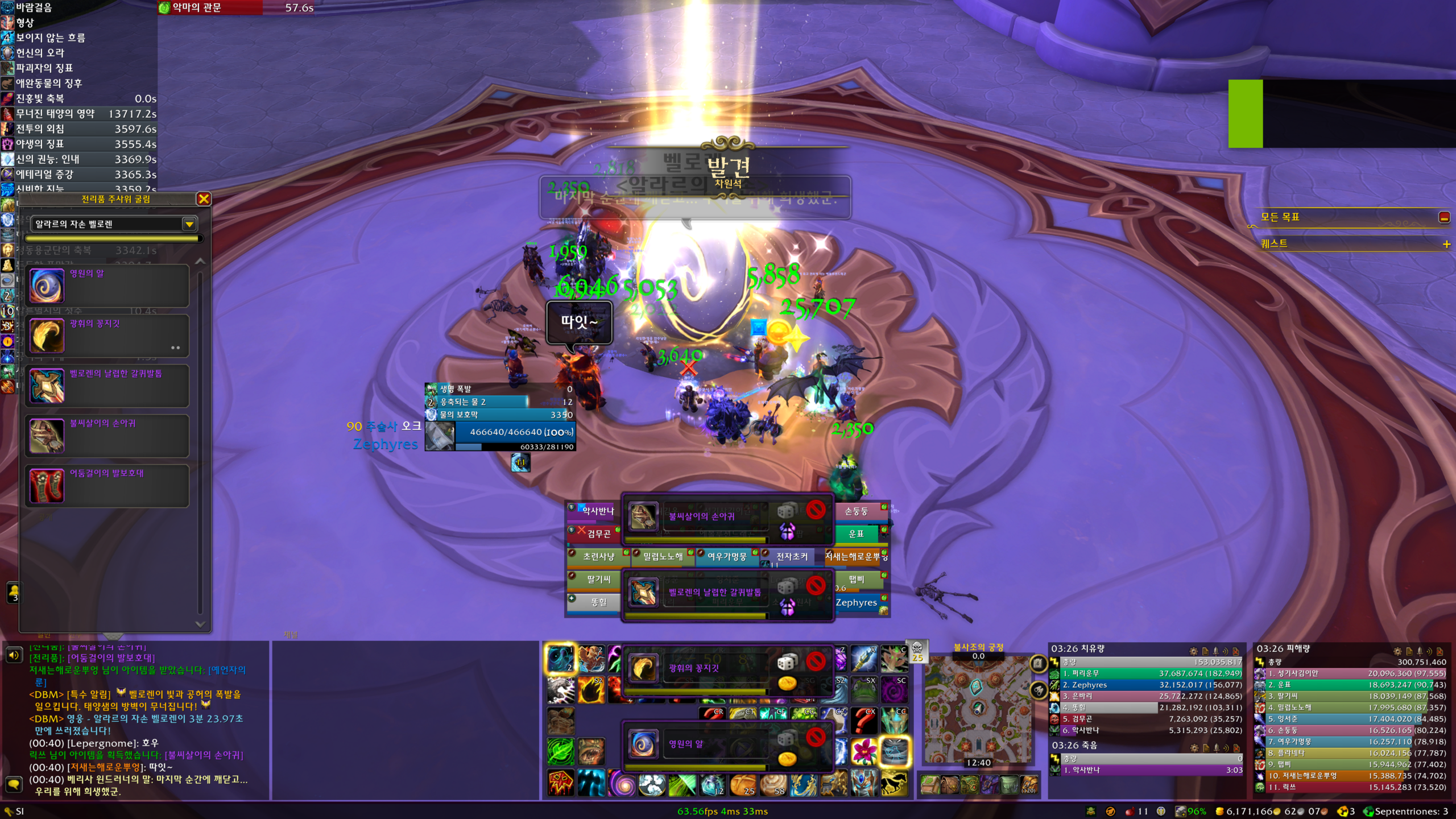Viewport: 1456px width, 819px height.
Task: Open the leftmost green bag slot
Action: [x=930, y=785]
